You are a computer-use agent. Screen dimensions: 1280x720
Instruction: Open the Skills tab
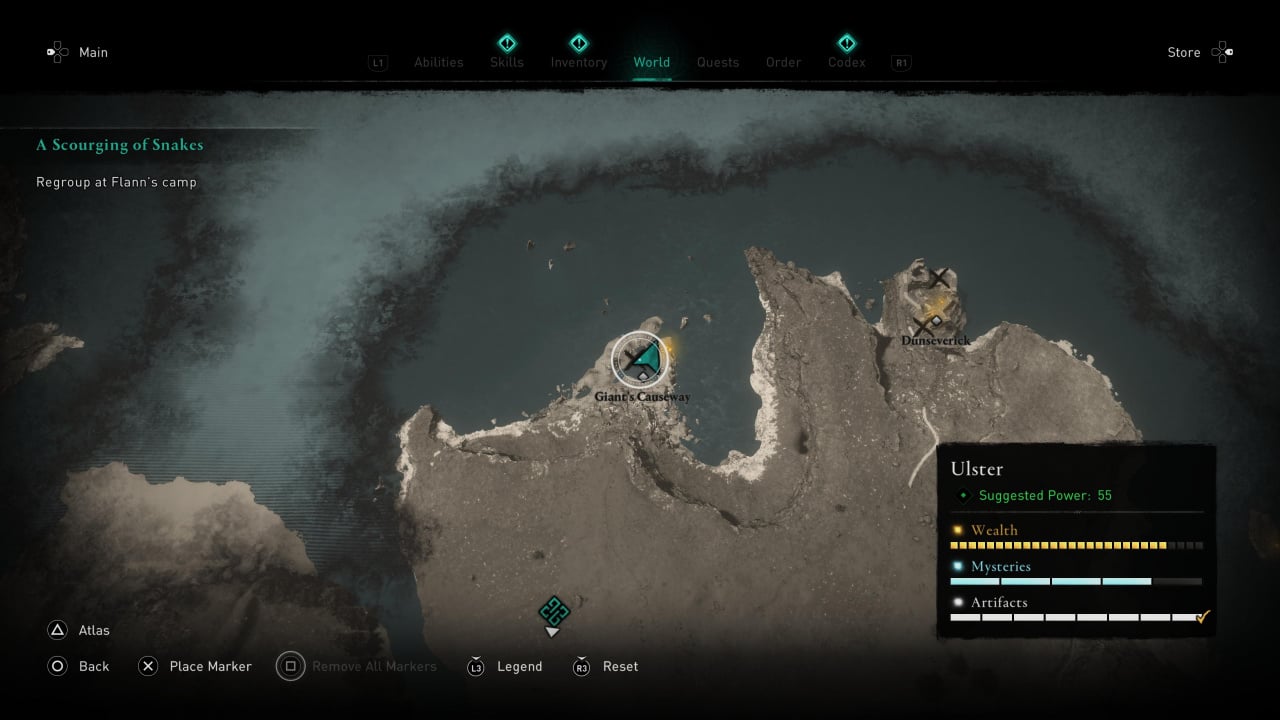507,62
